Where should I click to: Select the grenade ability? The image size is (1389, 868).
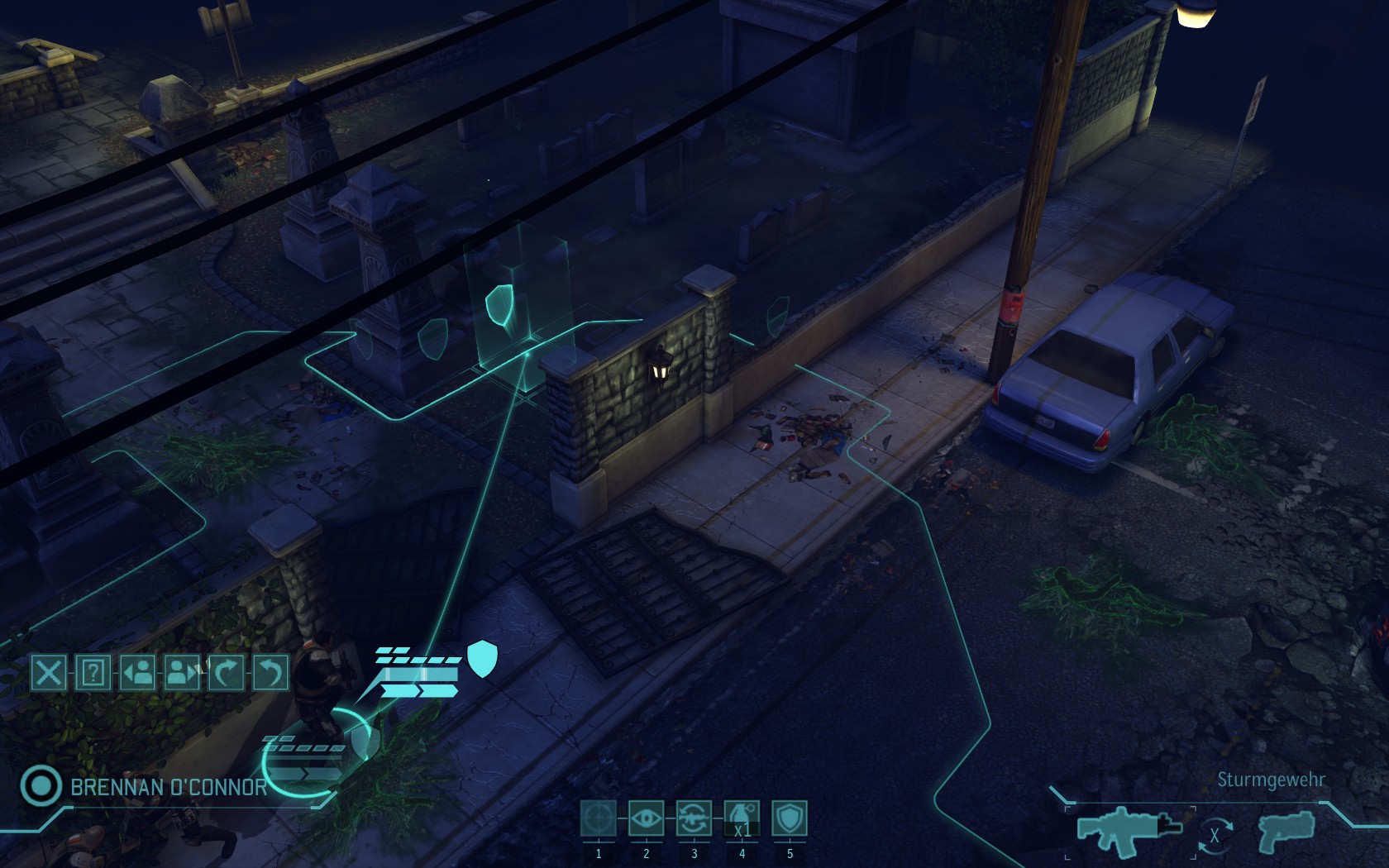(742, 819)
